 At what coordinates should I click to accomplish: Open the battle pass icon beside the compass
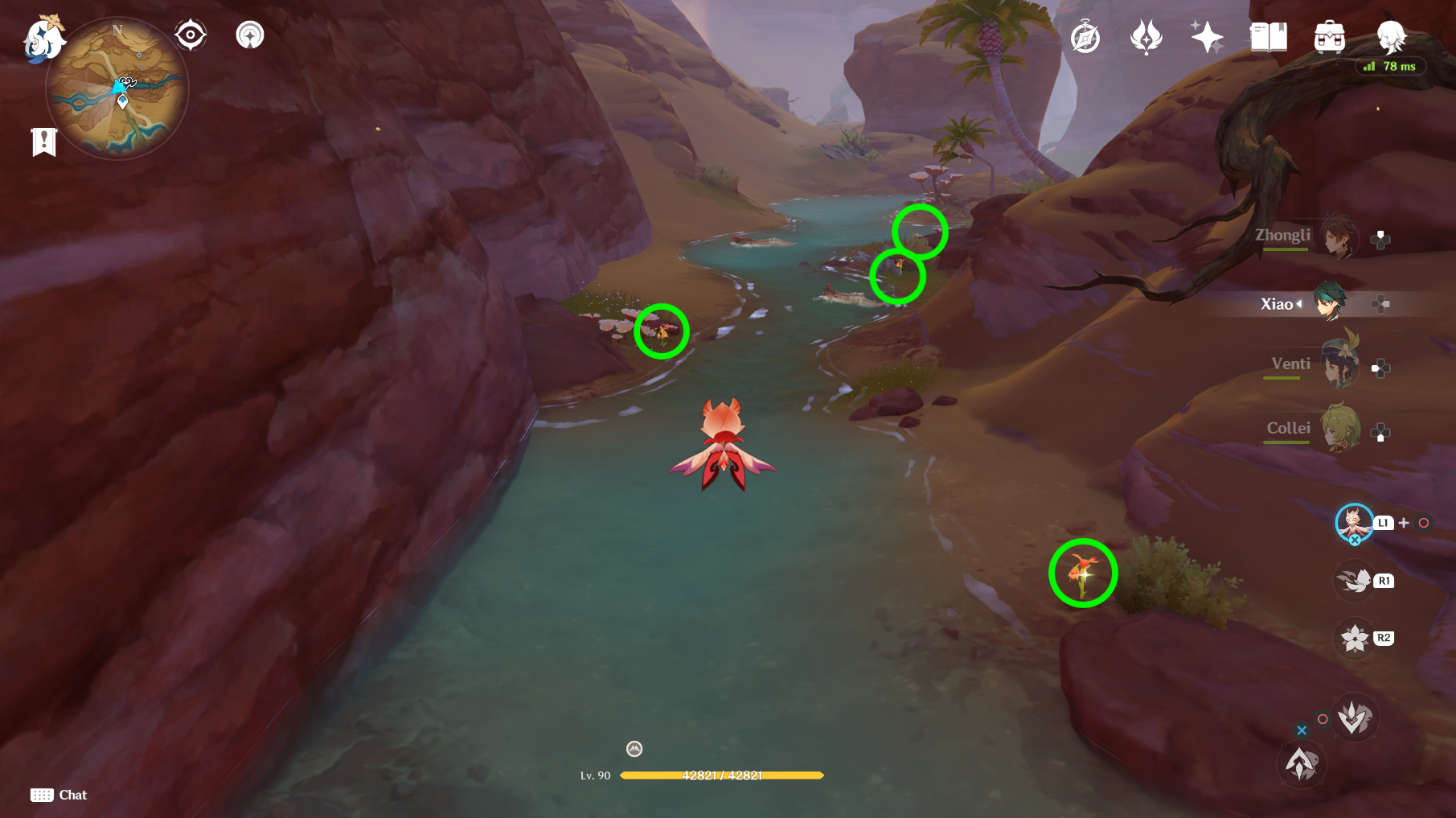pos(1146,38)
